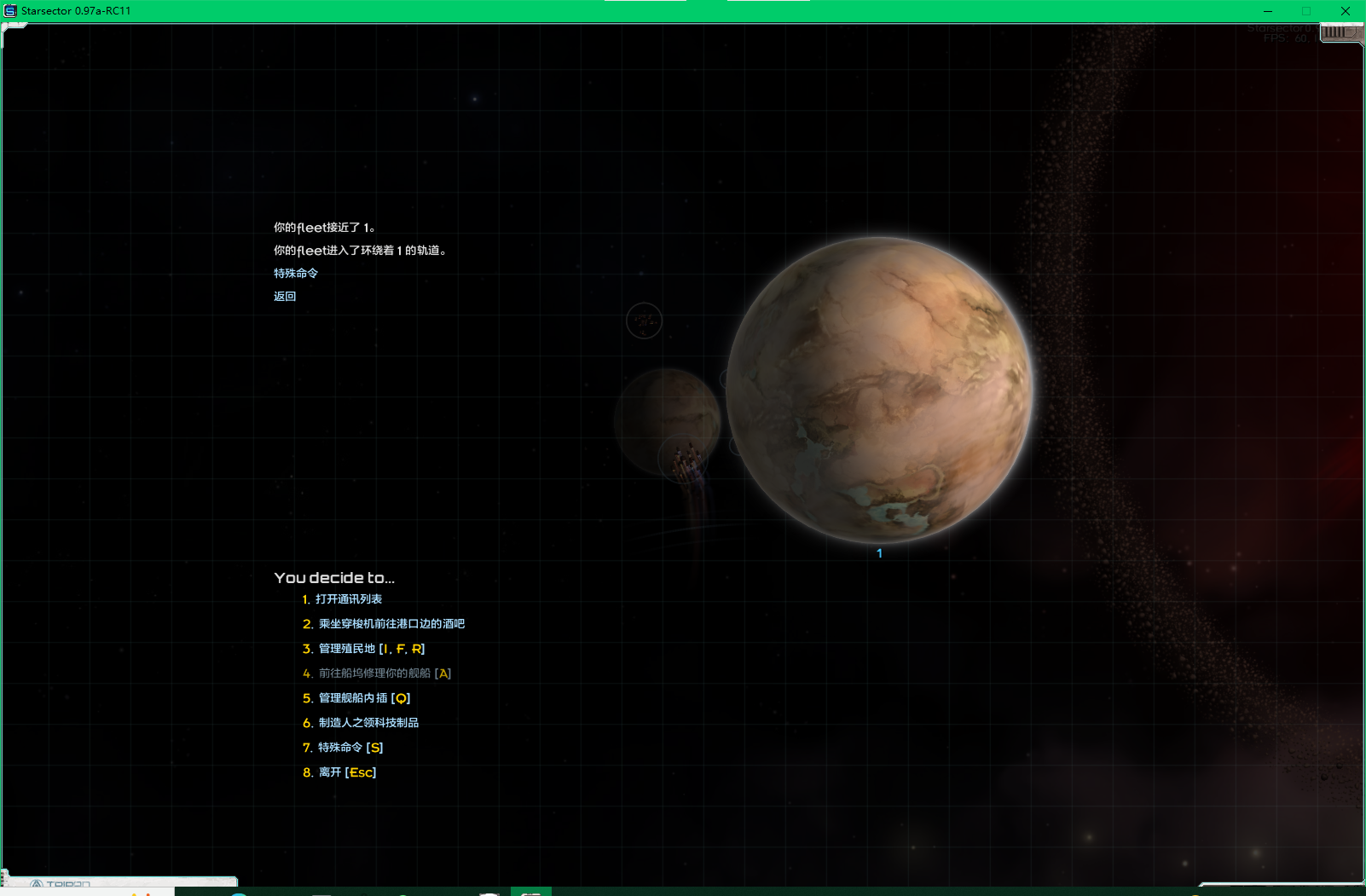Select 制造人之领科技制品 option
This screenshot has width=1366, height=896.
click(x=368, y=723)
